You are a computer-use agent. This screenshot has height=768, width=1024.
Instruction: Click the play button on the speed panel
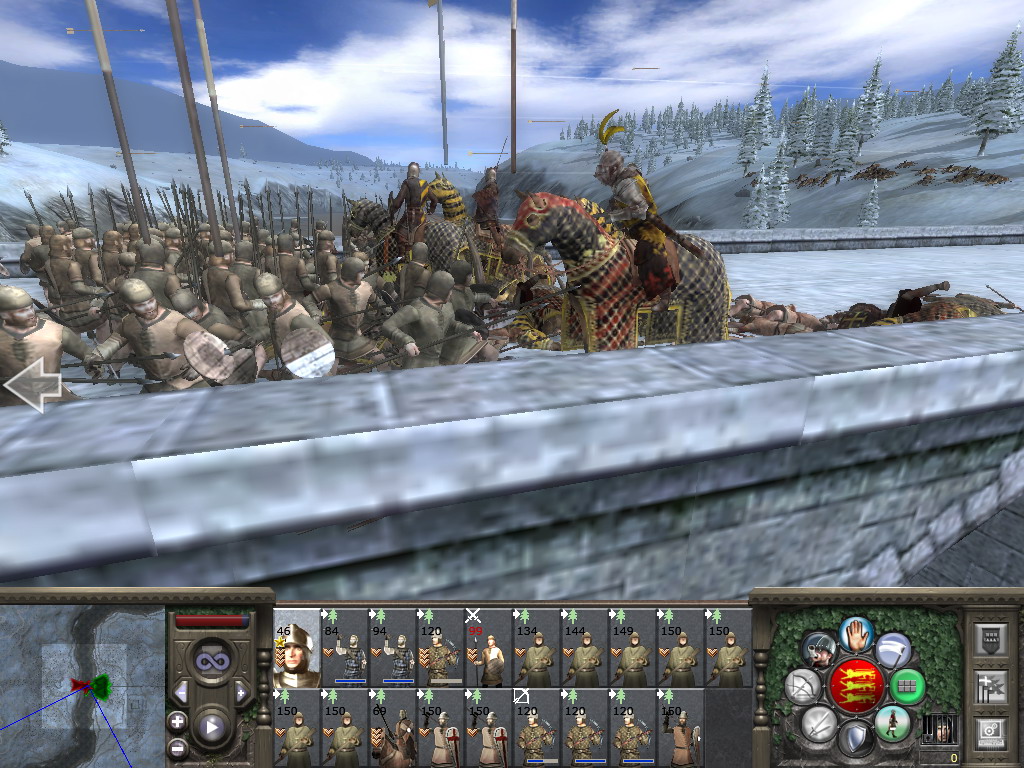pyautogui.click(x=212, y=727)
